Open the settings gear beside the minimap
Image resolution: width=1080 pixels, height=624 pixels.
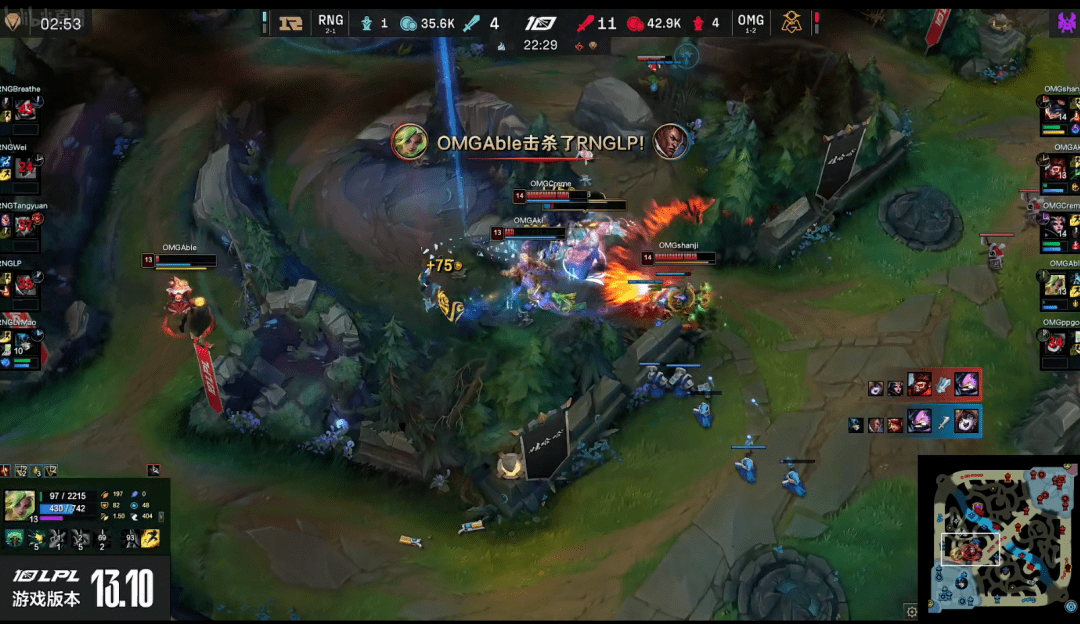[911, 610]
